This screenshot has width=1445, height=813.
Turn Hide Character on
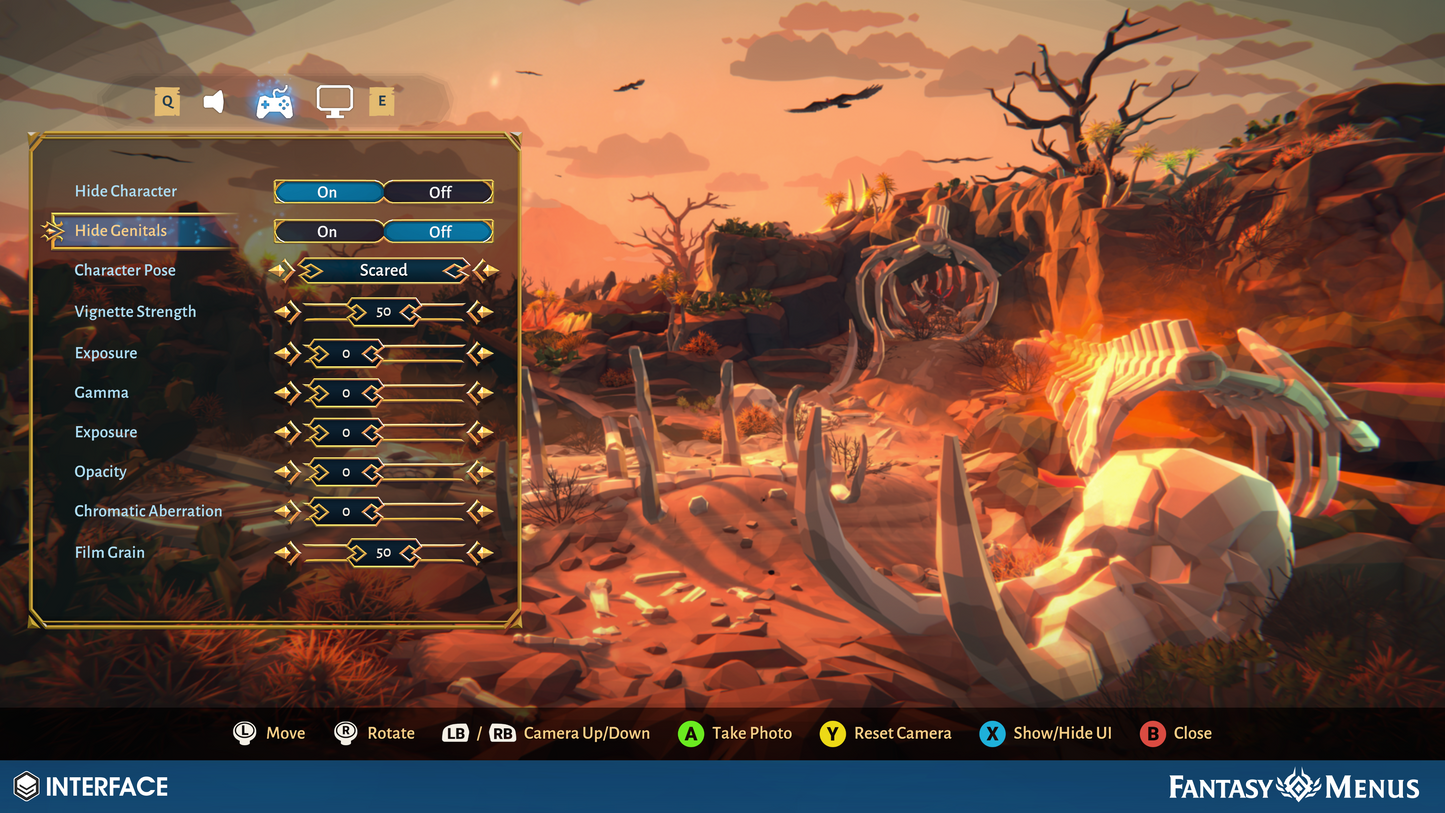point(328,192)
